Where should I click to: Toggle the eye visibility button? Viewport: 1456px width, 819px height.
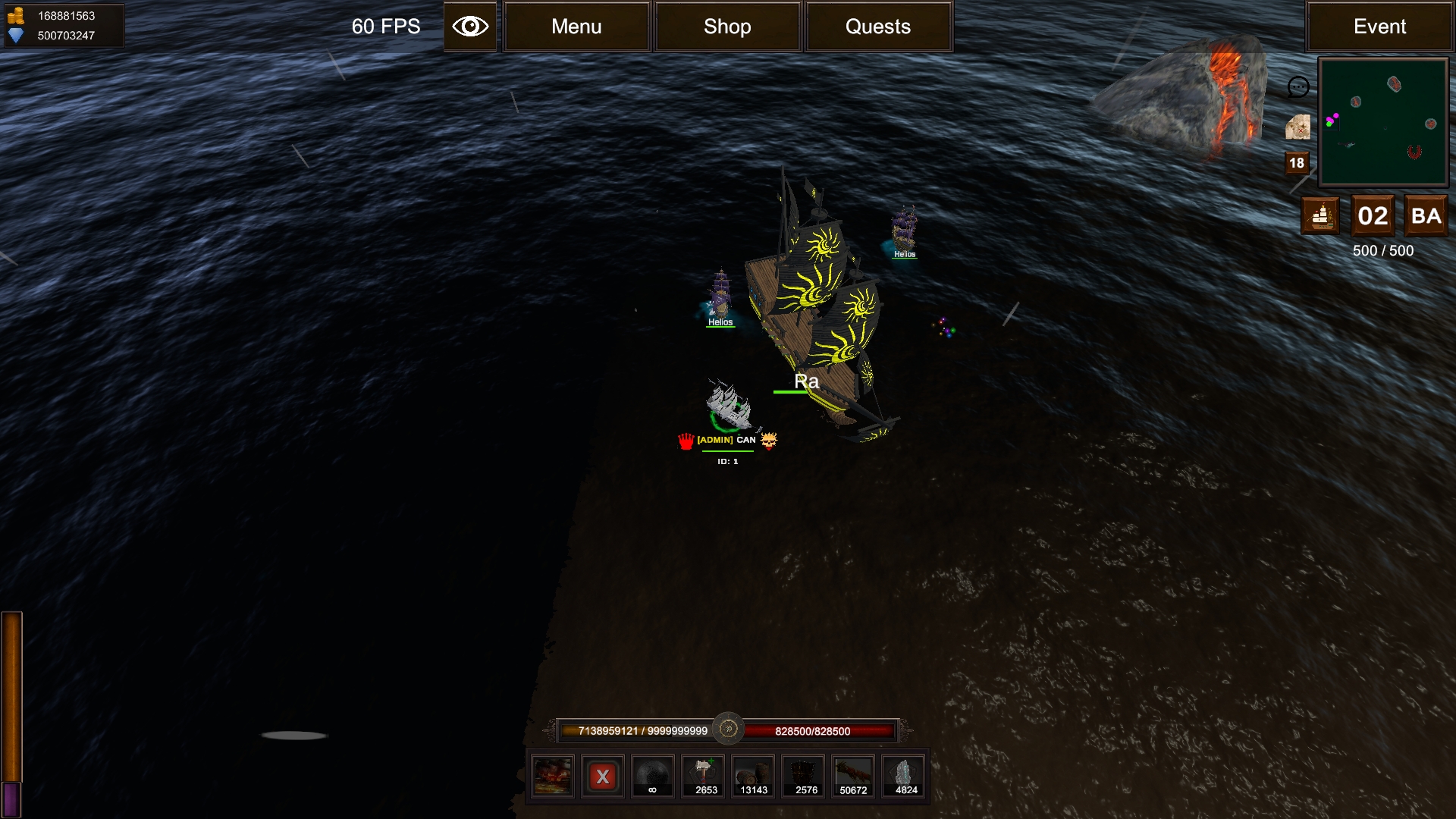[470, 27]
